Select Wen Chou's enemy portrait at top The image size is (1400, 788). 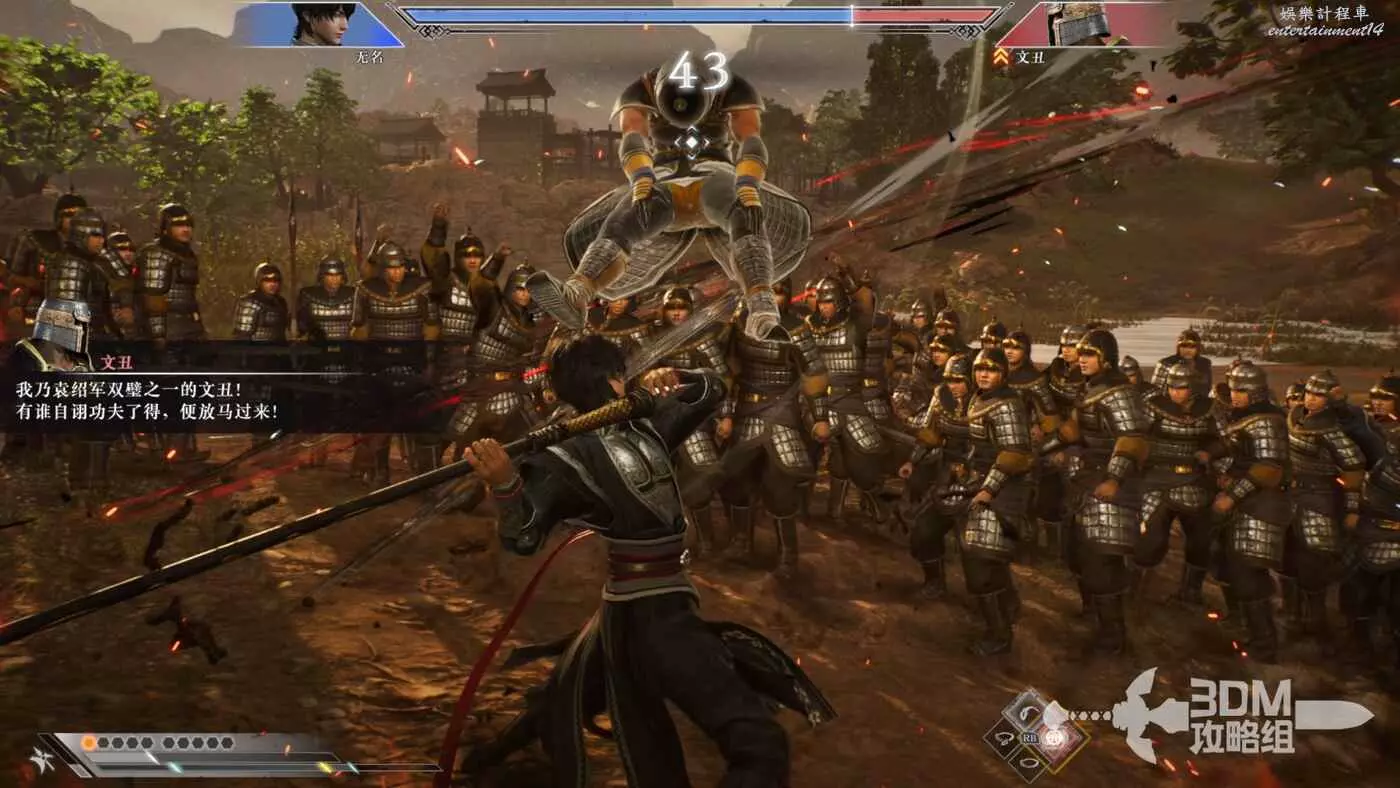1077,24
